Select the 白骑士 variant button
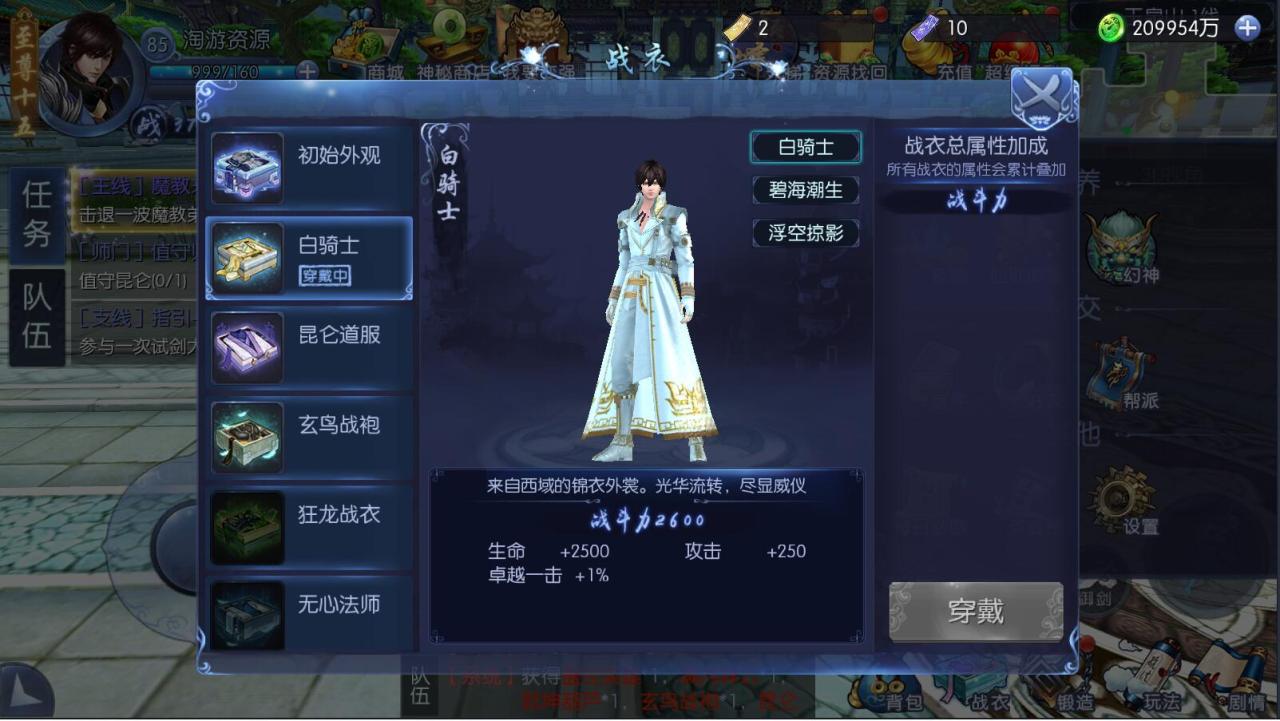 (x=808, y=146)
